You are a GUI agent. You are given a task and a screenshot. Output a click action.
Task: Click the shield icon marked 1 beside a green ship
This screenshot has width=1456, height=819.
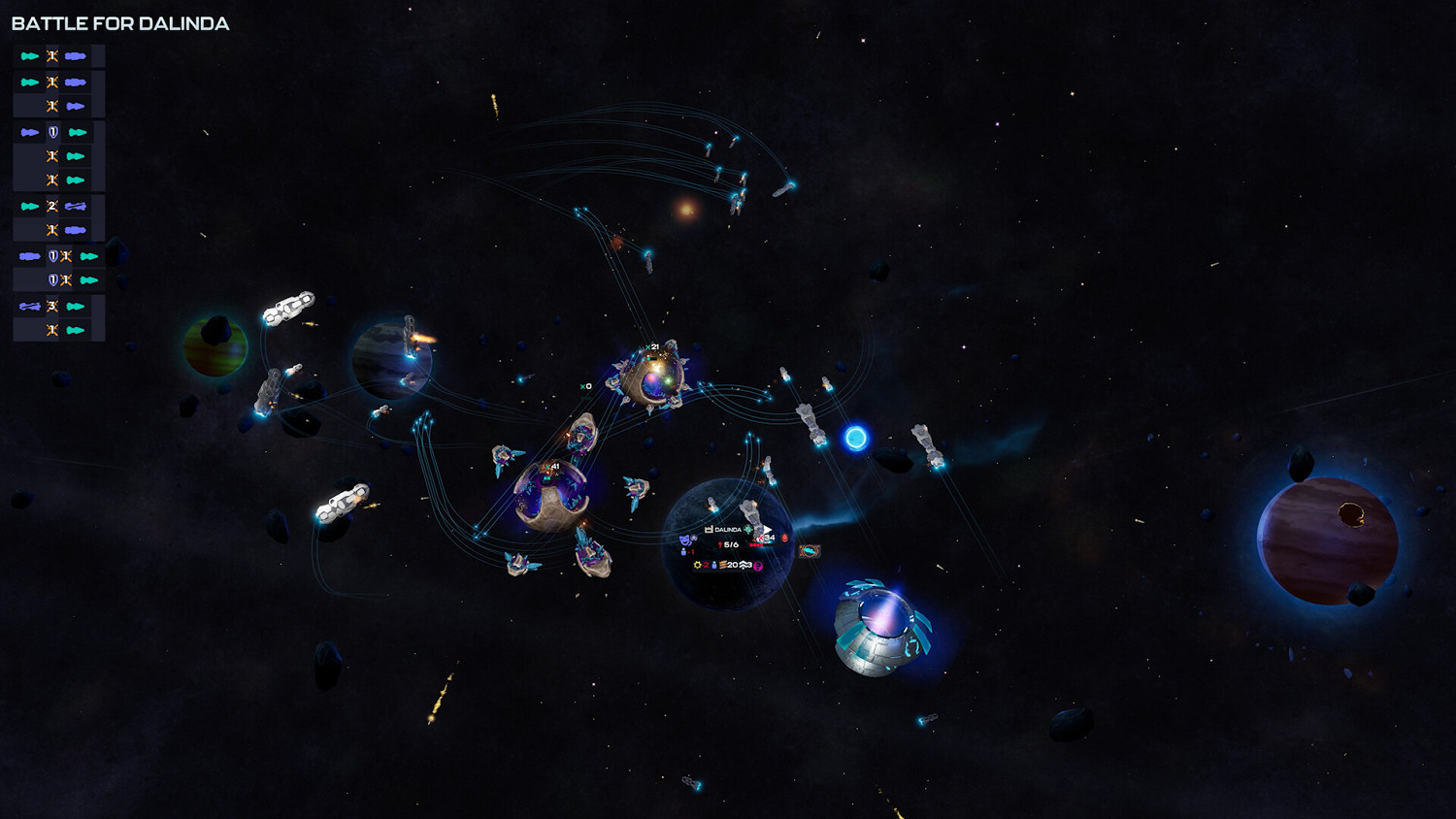click(x=51, y=130)
